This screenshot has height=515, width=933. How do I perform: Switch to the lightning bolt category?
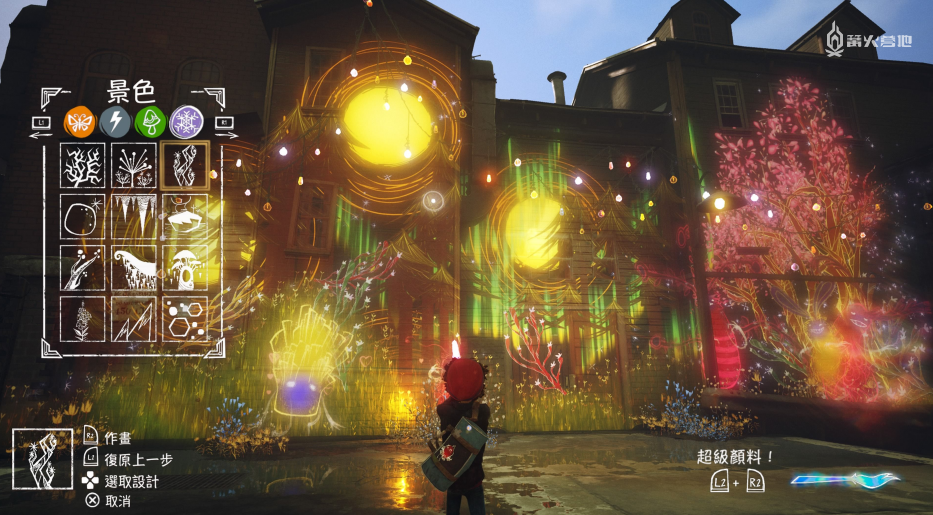[x=114, y=122]
